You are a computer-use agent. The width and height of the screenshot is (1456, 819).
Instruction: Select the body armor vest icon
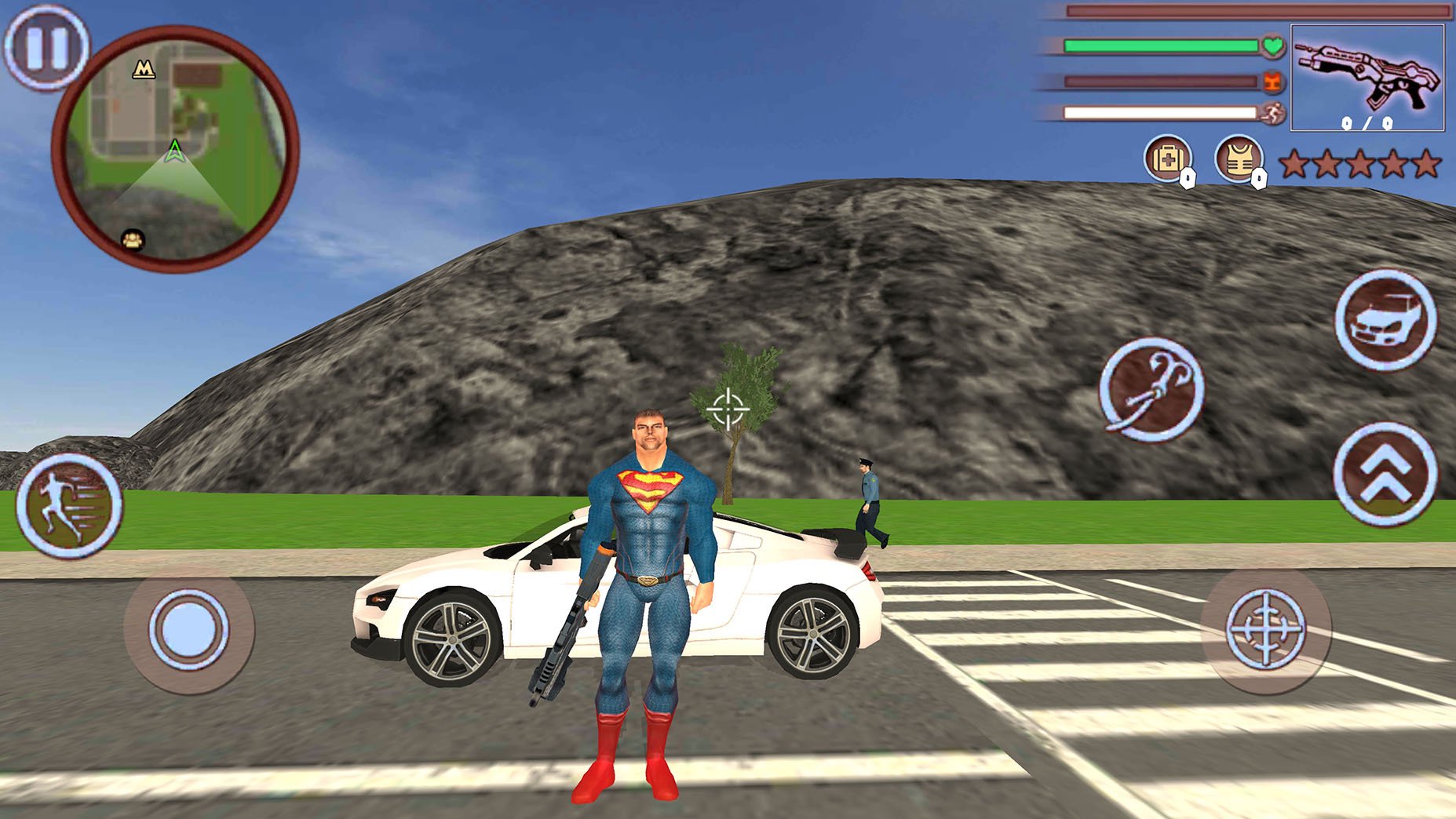(x=1239, y=158)
